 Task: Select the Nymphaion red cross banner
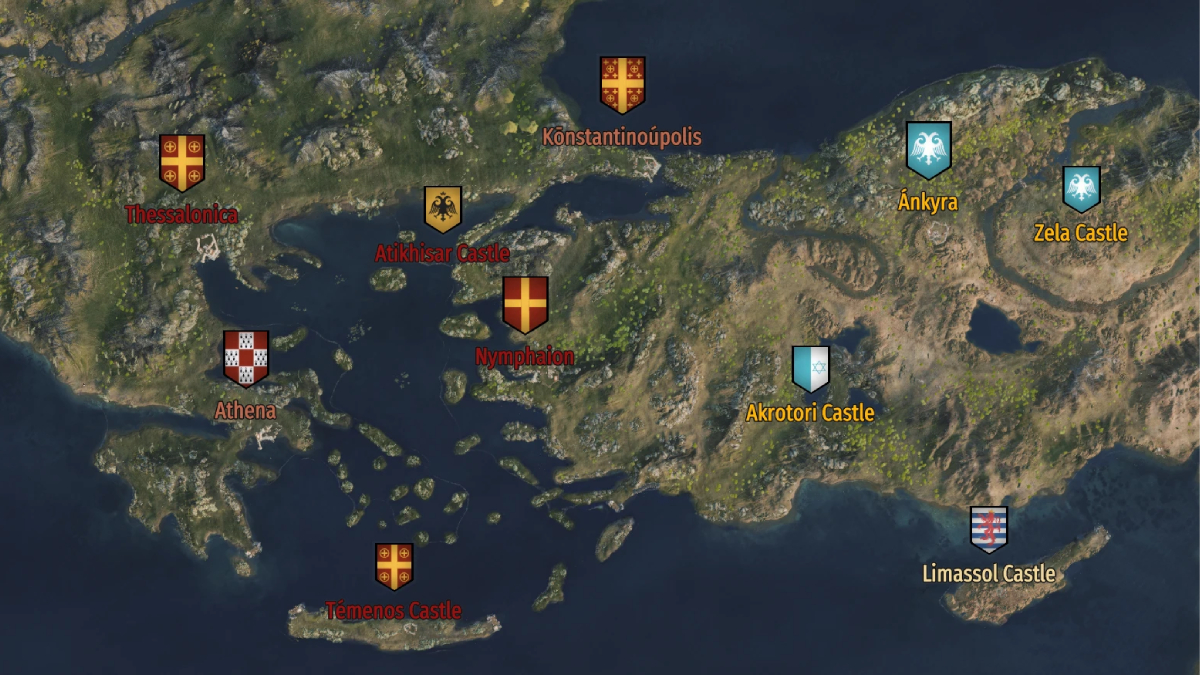(x=525, y=304)
